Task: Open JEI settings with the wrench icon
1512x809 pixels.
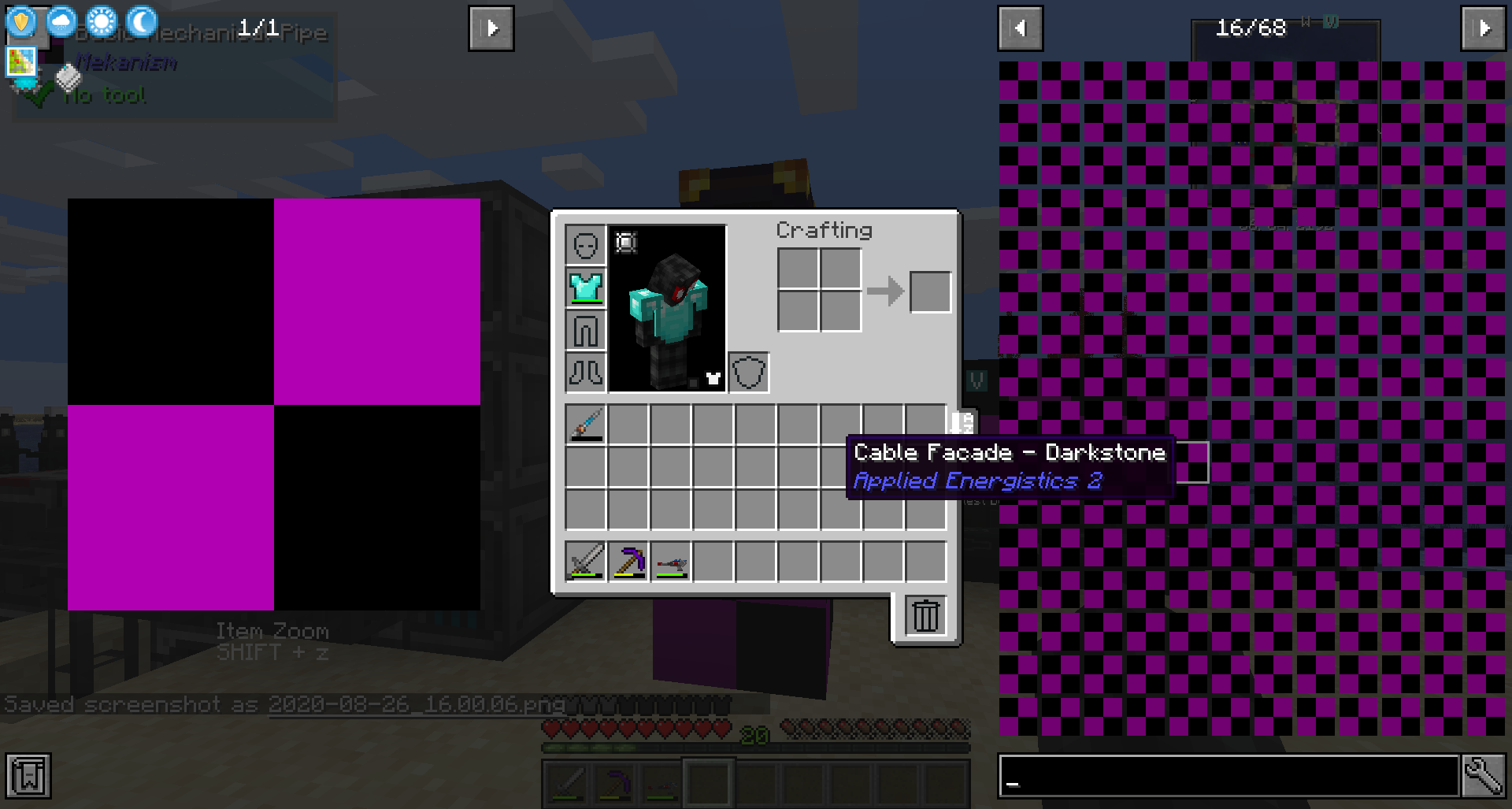Action: pos(1484,776)
